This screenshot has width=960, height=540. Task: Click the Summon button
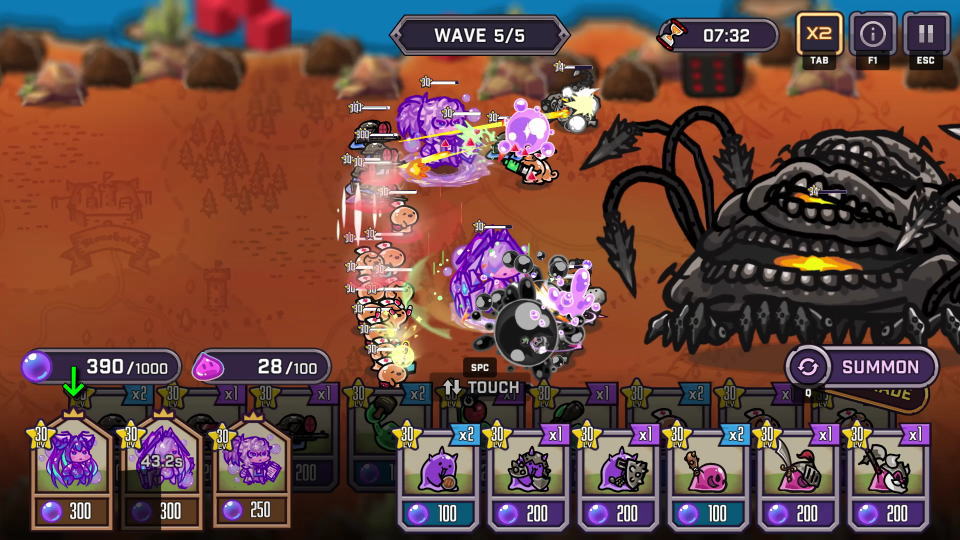(x=862, y=367)
